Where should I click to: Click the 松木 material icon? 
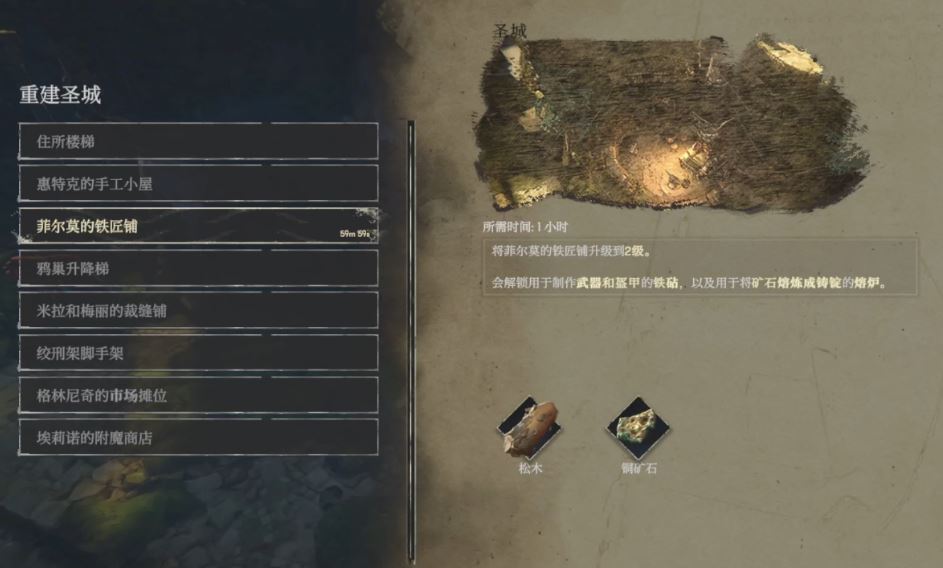point(529,428)
